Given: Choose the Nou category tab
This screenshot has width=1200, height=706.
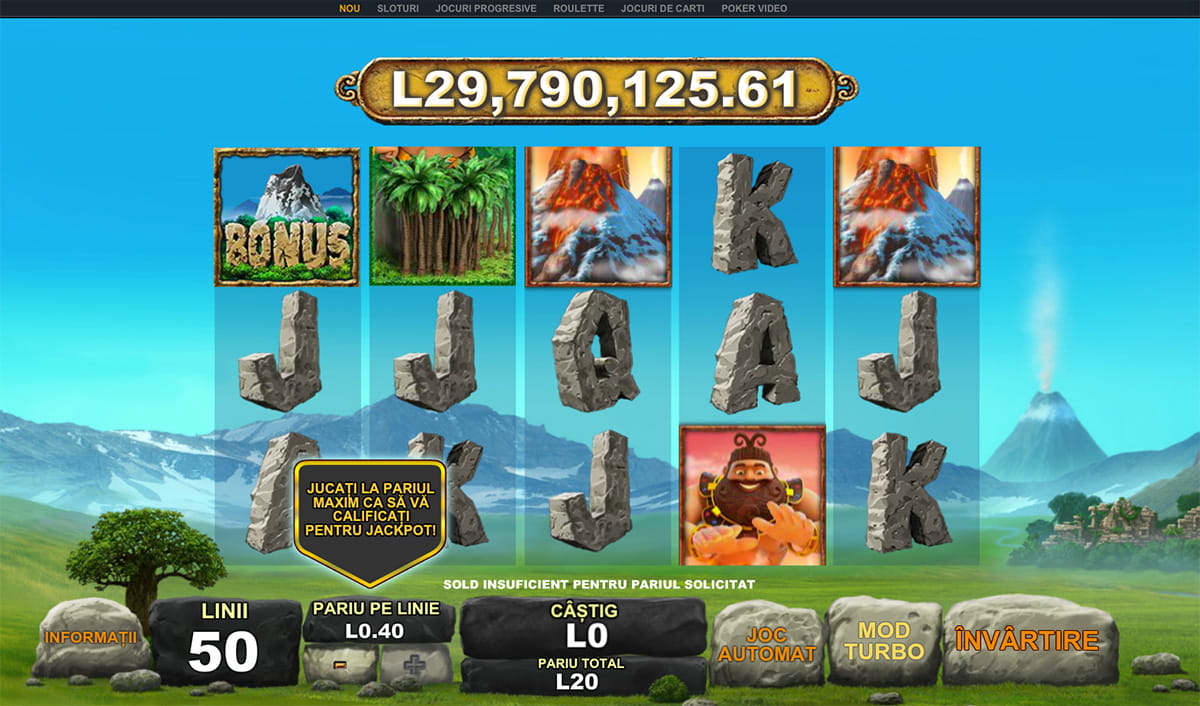Looking at the screenshot, I should tap(349, 8).
